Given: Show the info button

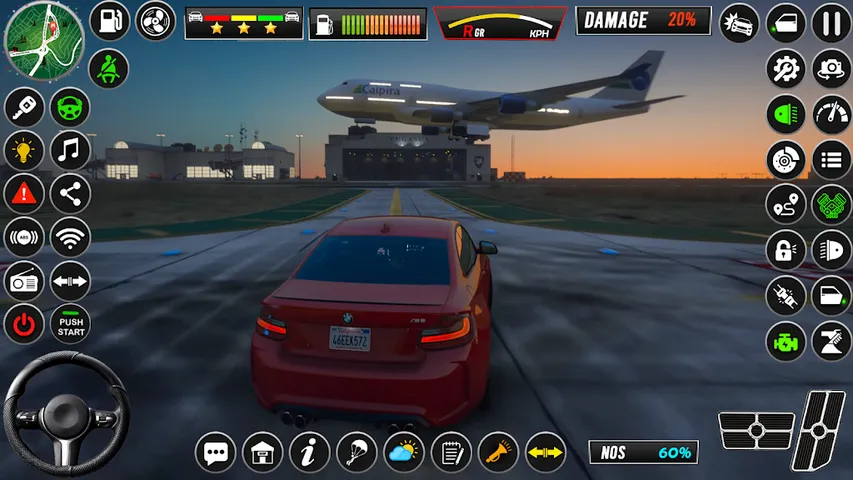Looking at the screenshot, I should pyautogui.click(x=309, y=452).
